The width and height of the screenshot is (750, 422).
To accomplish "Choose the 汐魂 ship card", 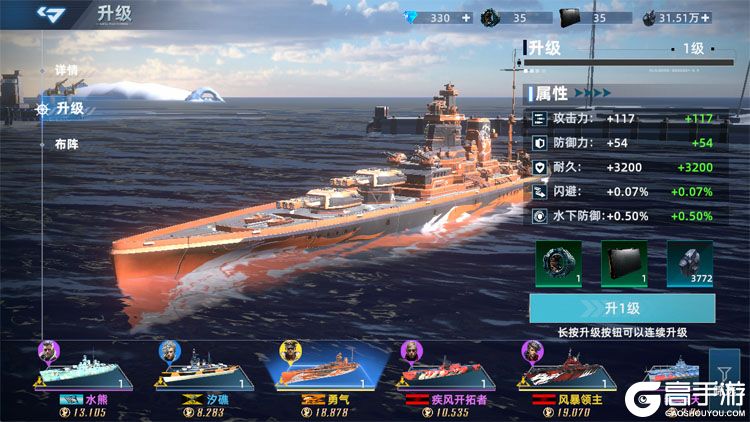I will point(204,376).
